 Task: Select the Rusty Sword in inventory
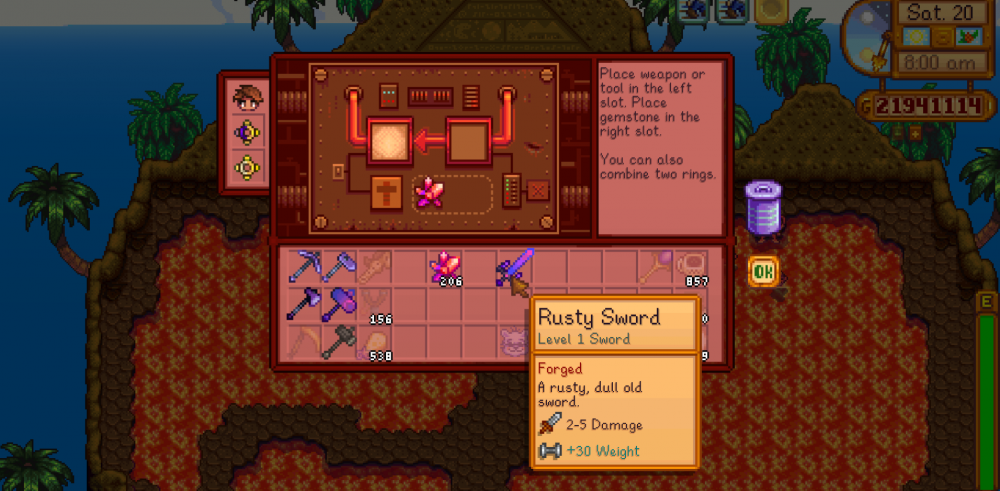click(x=514, y=267)
